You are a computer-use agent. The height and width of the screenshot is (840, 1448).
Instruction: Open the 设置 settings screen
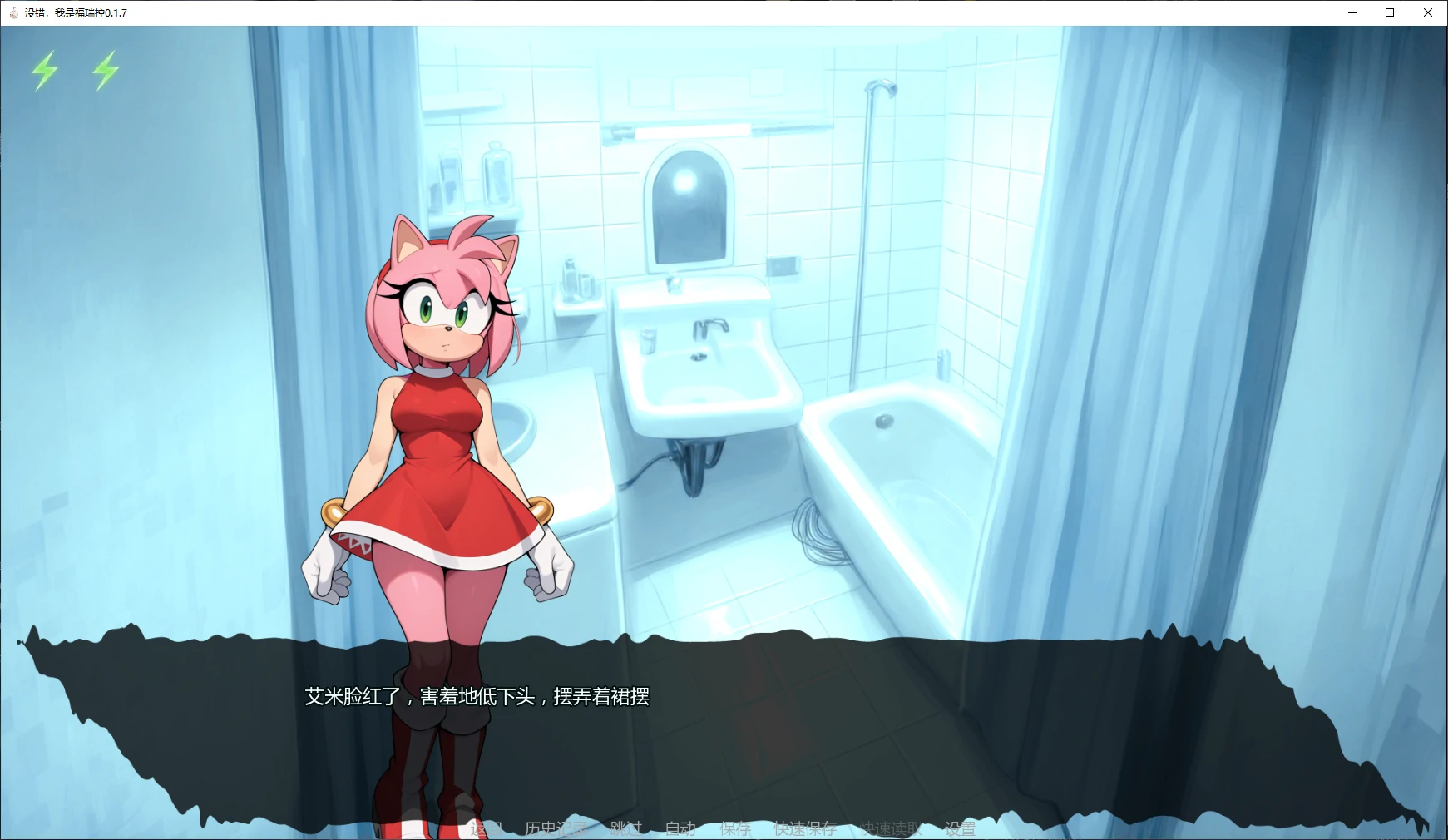(959, 828)
